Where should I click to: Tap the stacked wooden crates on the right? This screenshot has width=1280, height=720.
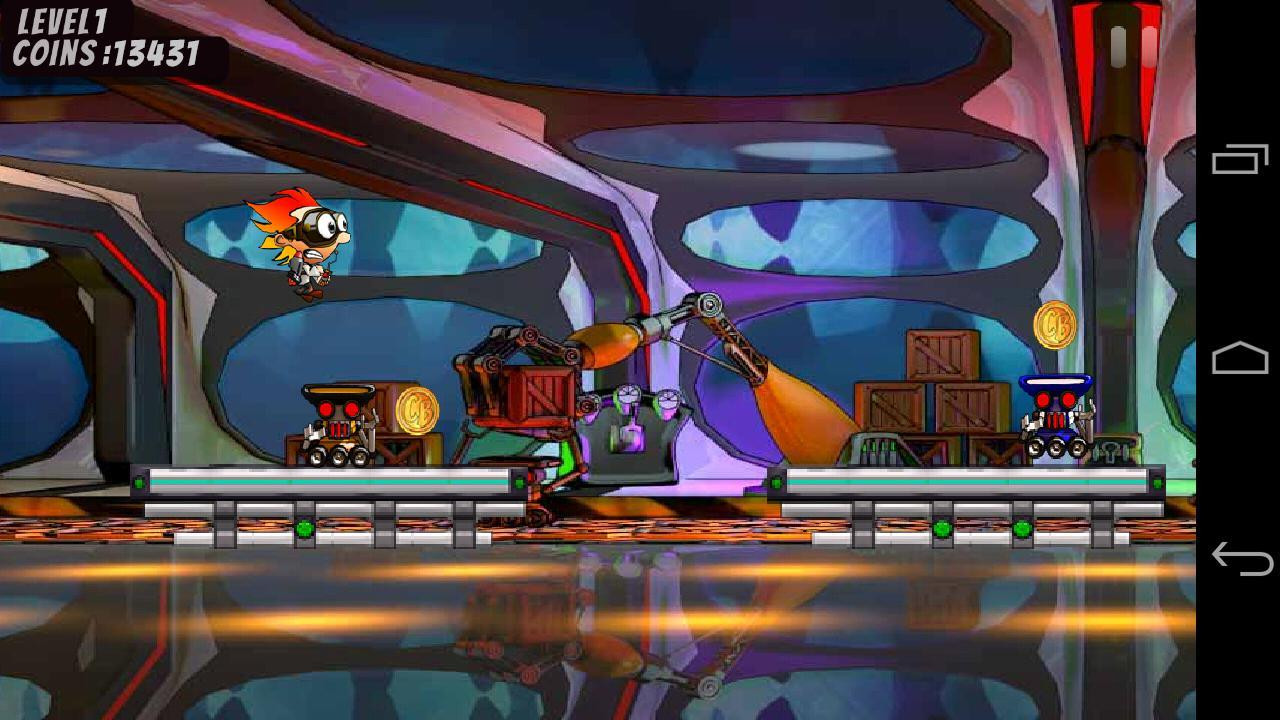tap(930, 400)
